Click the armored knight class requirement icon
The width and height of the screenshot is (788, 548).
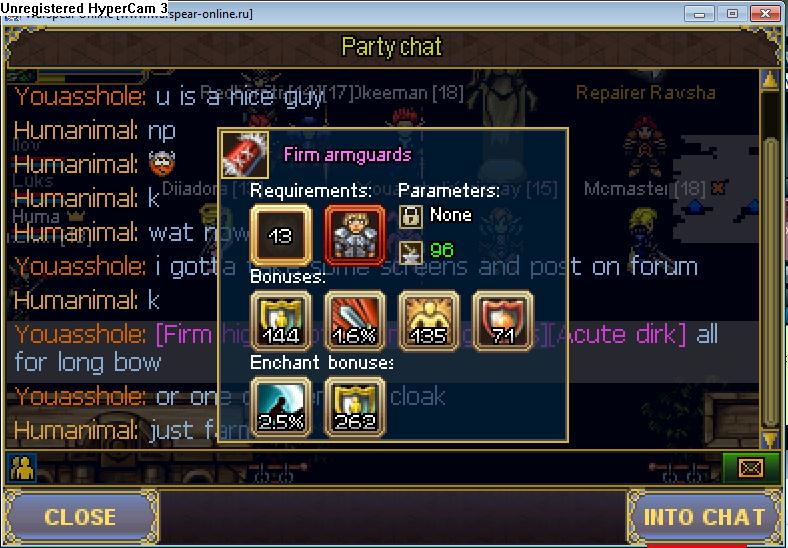[x=355, y=236]
